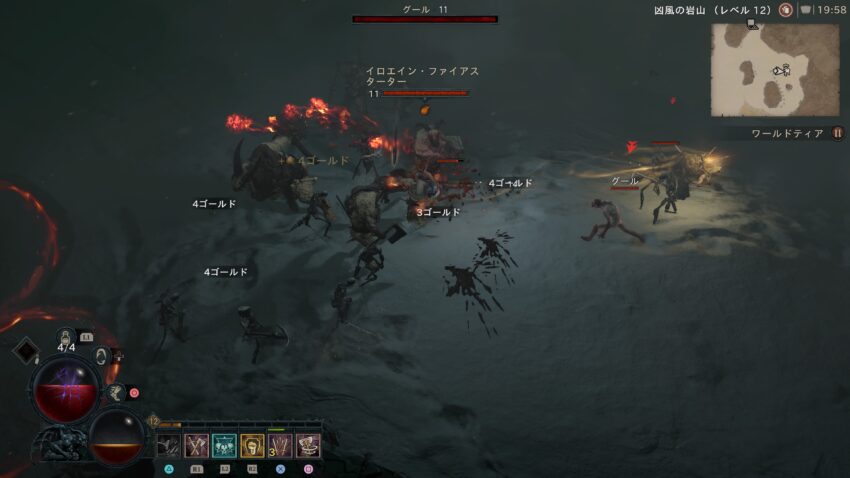Click the dark diamond icon above health globe
The image size is (850, 478).
(25, 350)
